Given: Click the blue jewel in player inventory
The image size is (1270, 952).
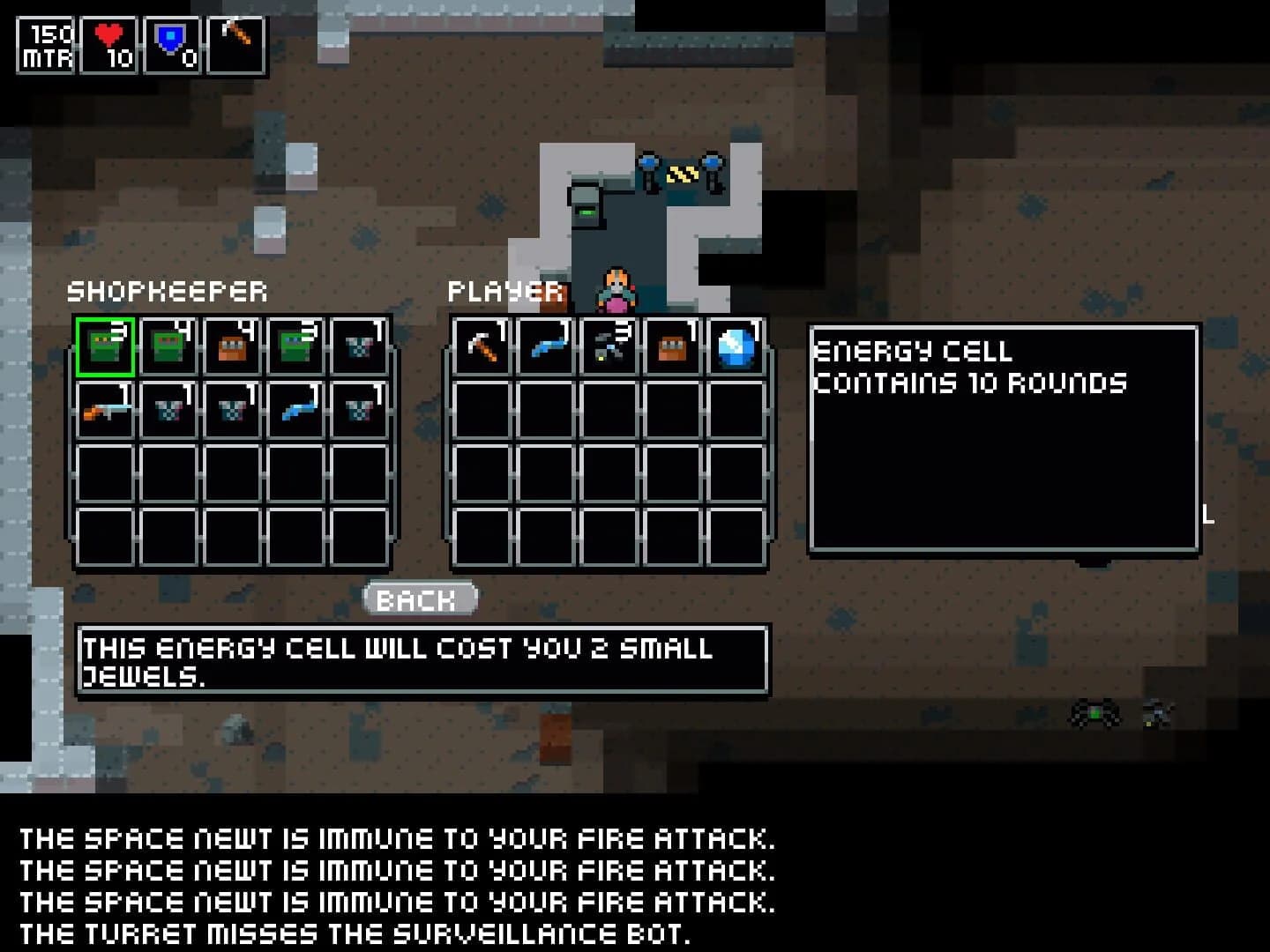Looking at the screenshot, I should [x=736, y=346].
